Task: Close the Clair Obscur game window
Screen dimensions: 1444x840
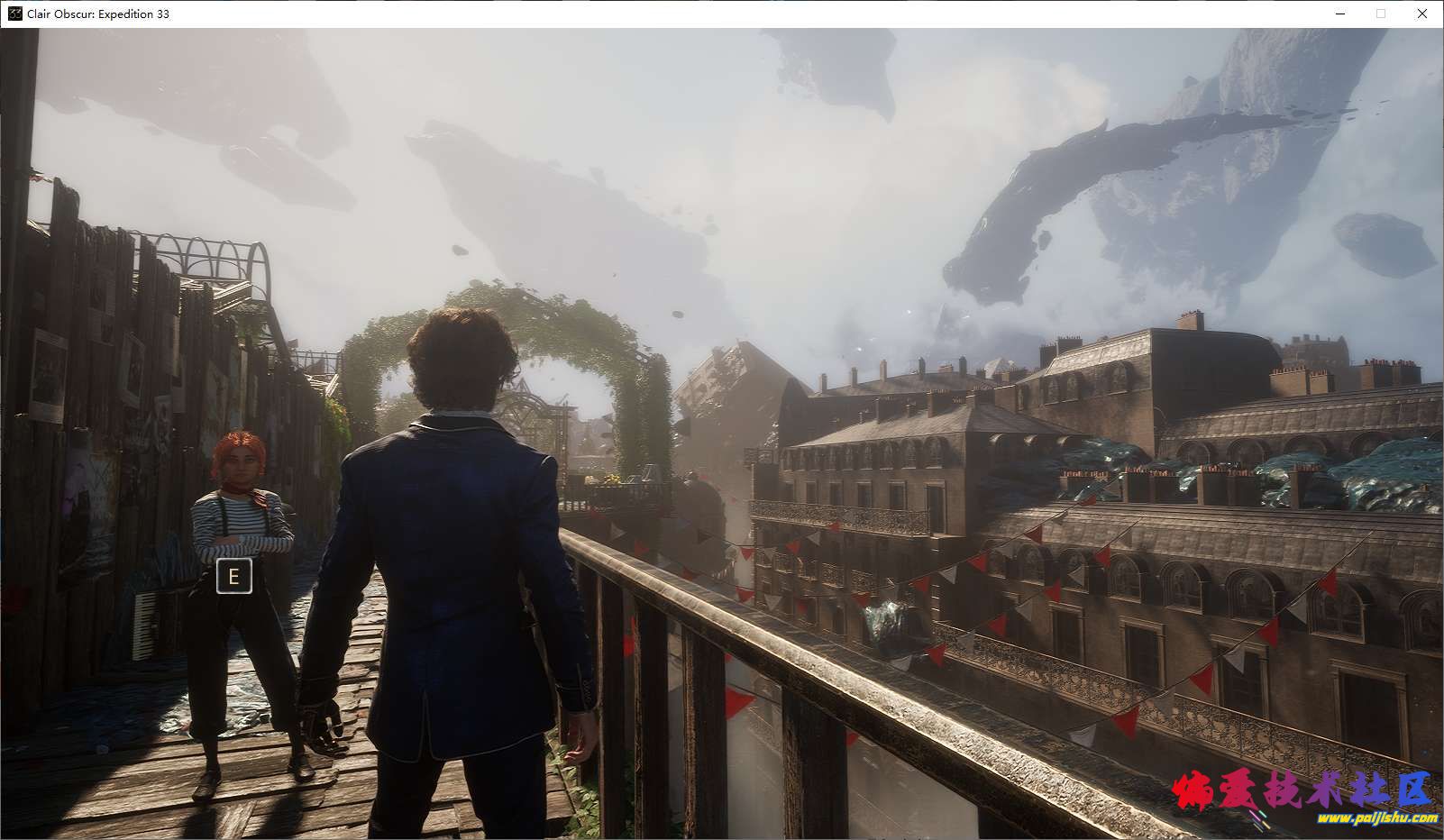Action: (1422, 14)
